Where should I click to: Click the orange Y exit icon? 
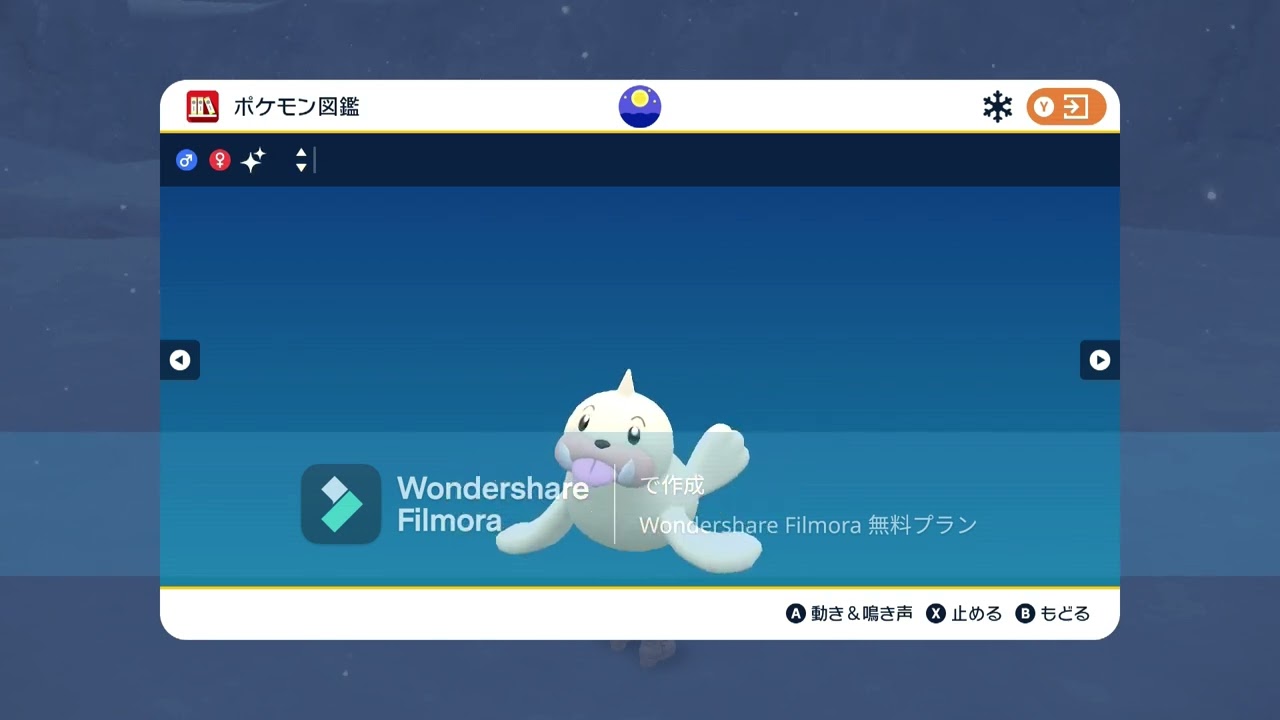pyautogui.click(x=1065, y=106)
